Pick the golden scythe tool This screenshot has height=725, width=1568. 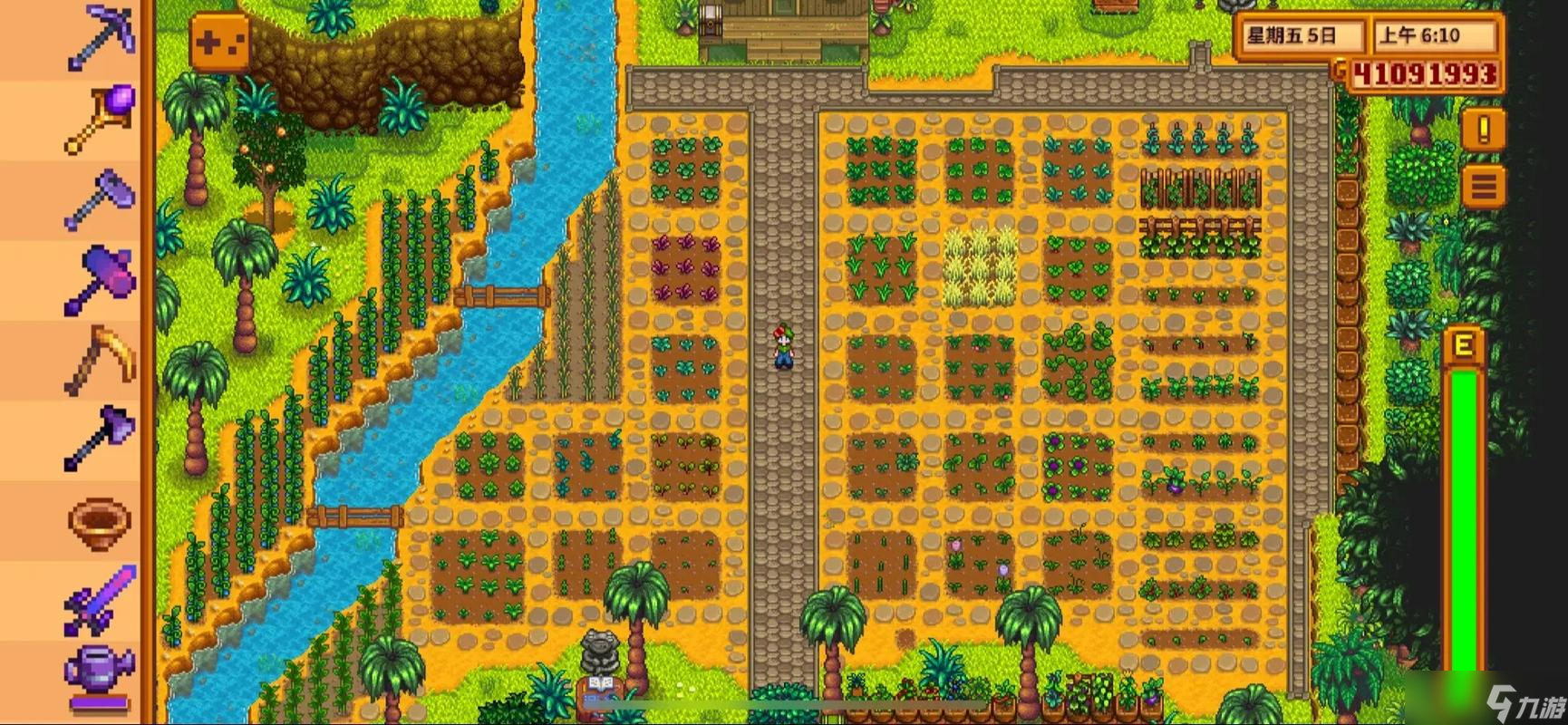102,359
